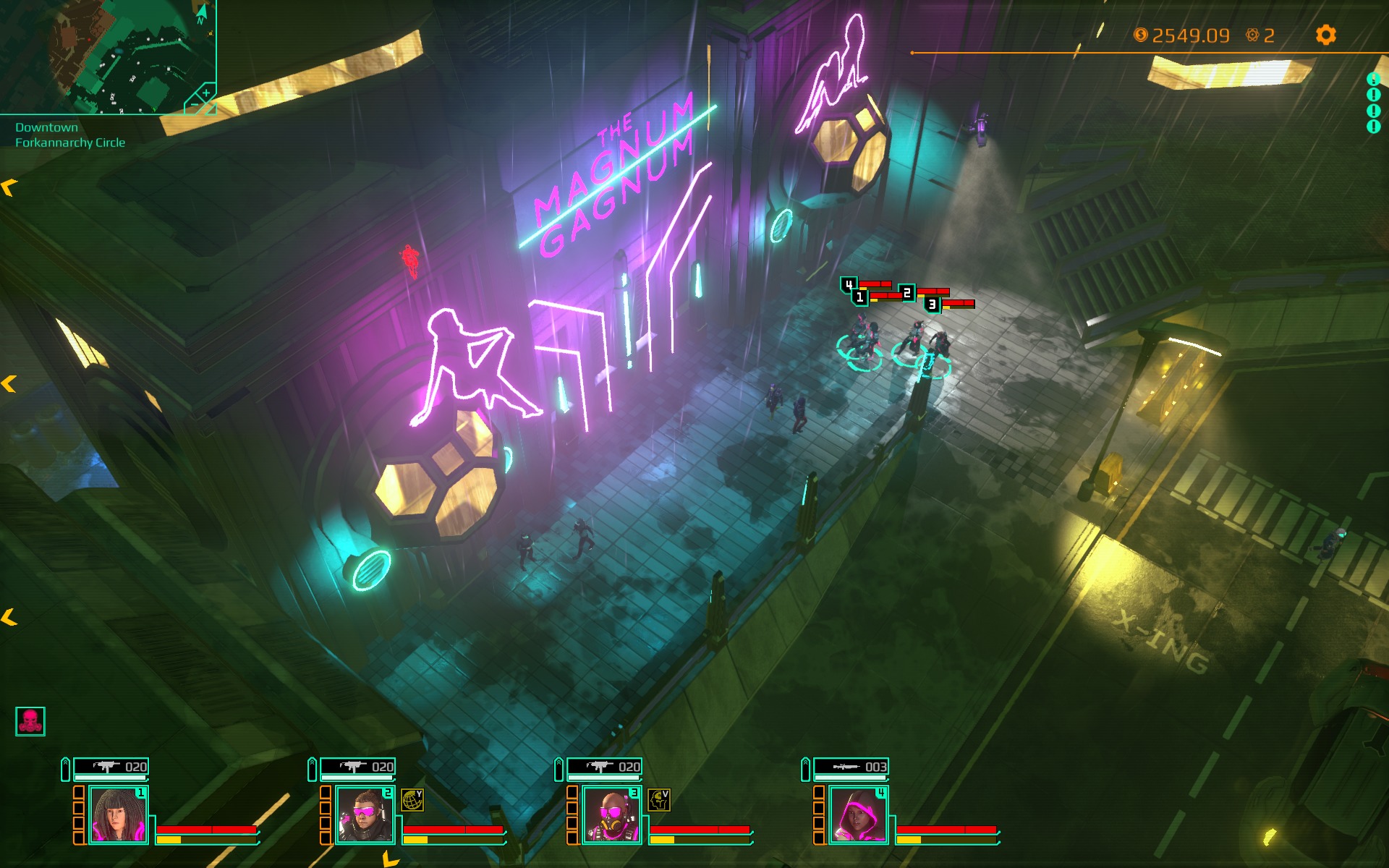
Task: Click the pink skull gas mask icon
Action: [30, 721]
